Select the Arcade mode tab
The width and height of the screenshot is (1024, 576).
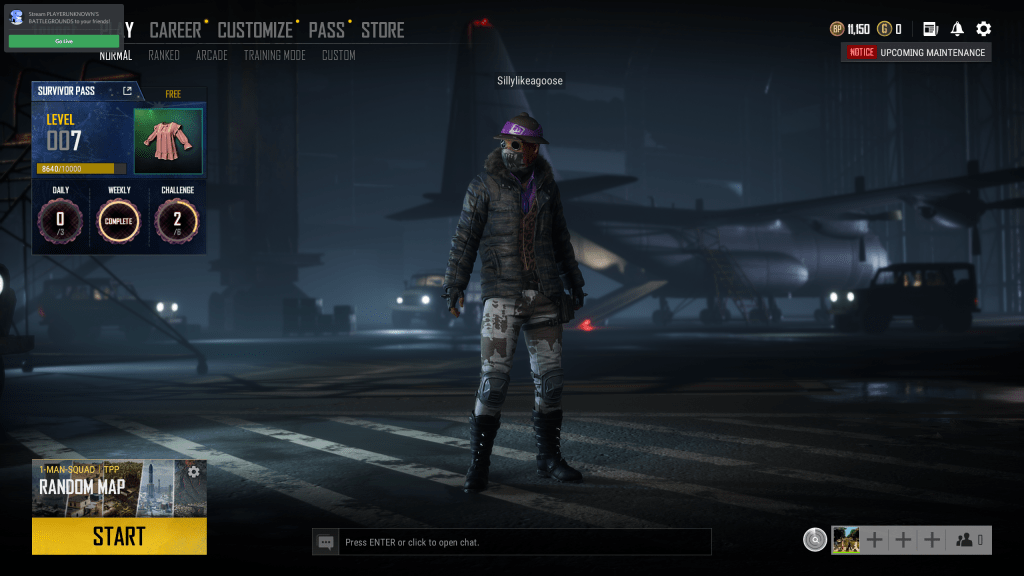(x=211, y=56)
